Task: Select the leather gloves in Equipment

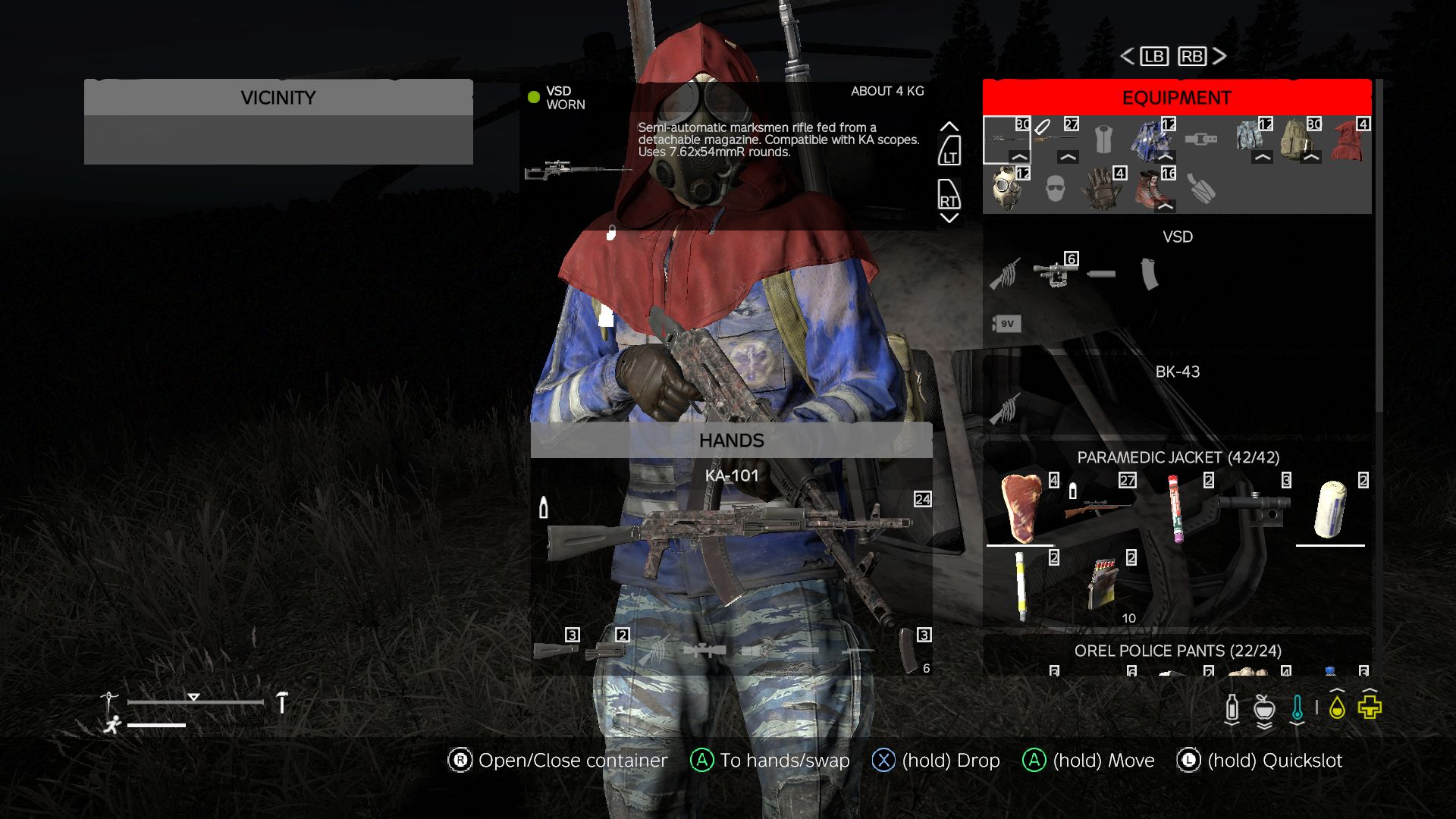Action: pyautogui.click(x=1100, y=191)
